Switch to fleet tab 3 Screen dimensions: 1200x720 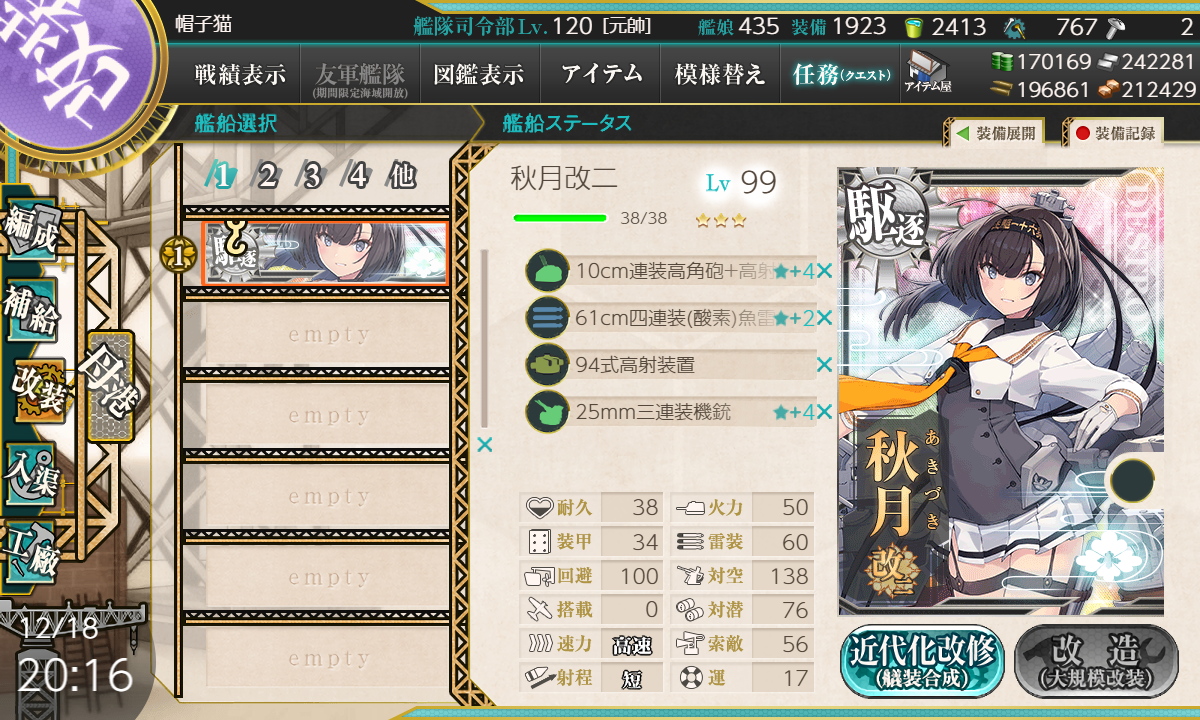[313, 177]
